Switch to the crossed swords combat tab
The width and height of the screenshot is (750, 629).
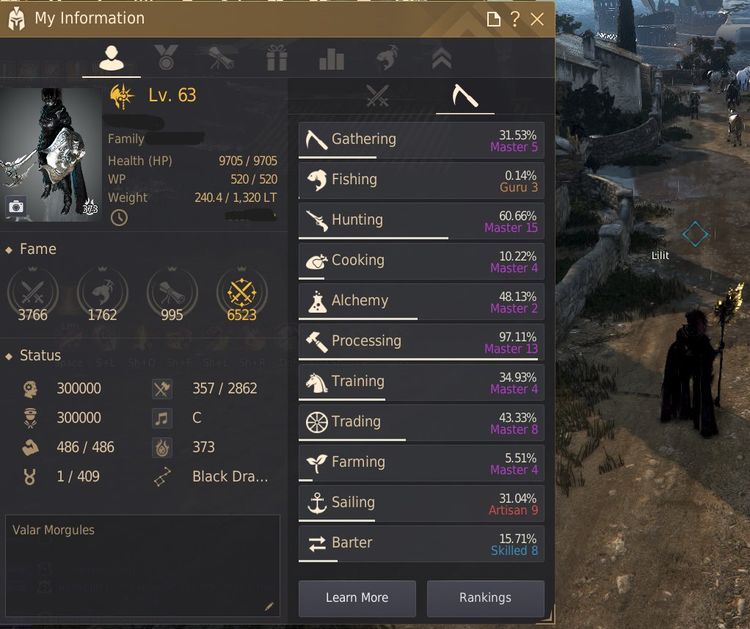click(x=377, y=96)
